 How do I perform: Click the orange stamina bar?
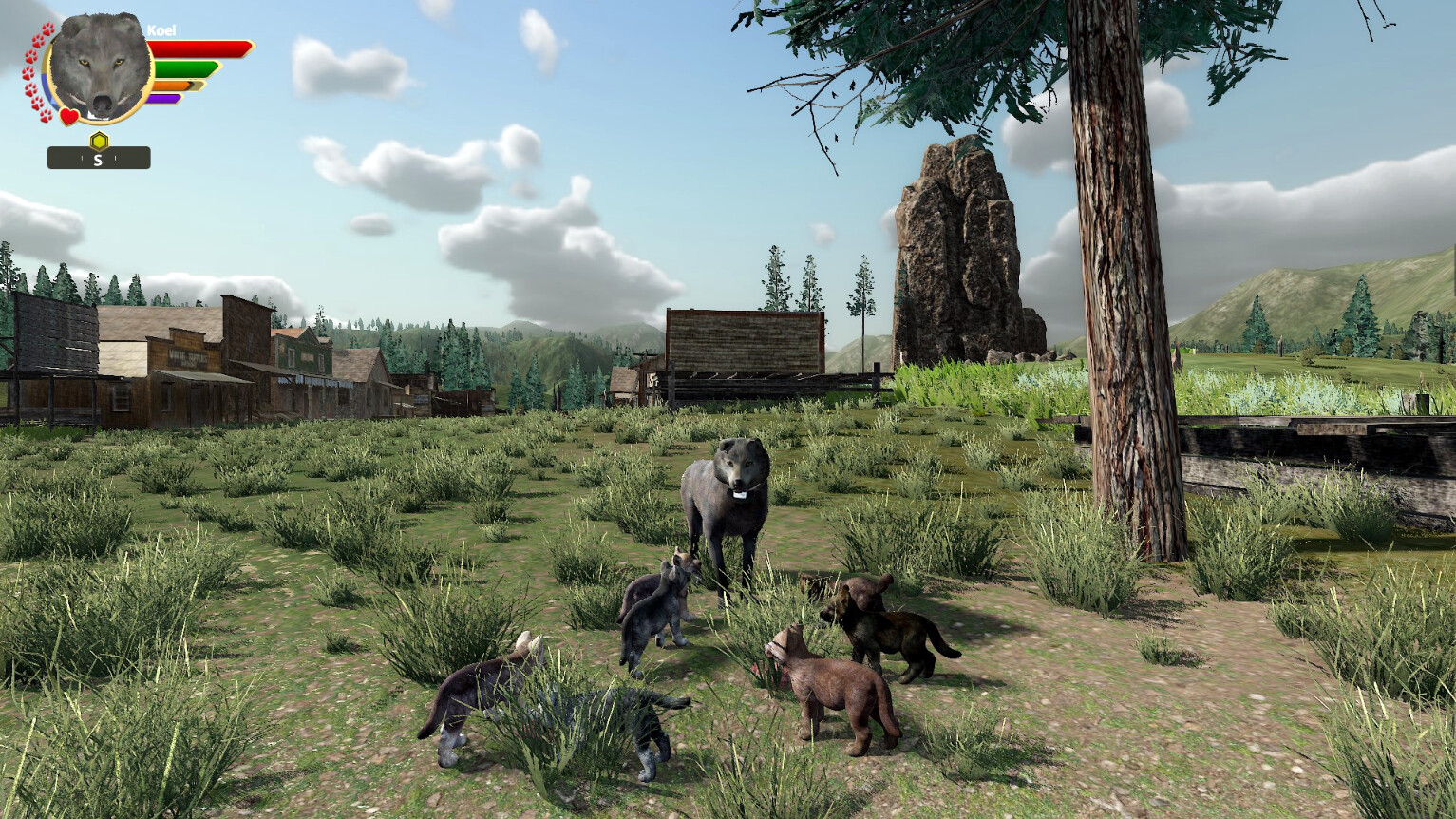172,85
